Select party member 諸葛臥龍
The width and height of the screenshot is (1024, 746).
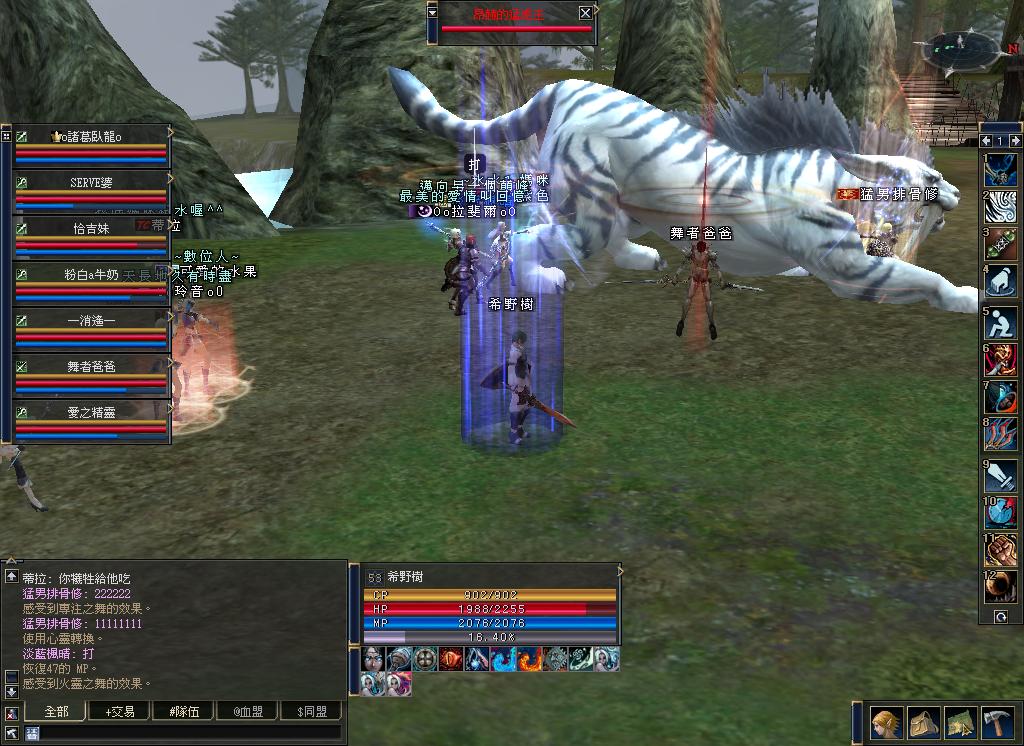click(x=91, y=137)
